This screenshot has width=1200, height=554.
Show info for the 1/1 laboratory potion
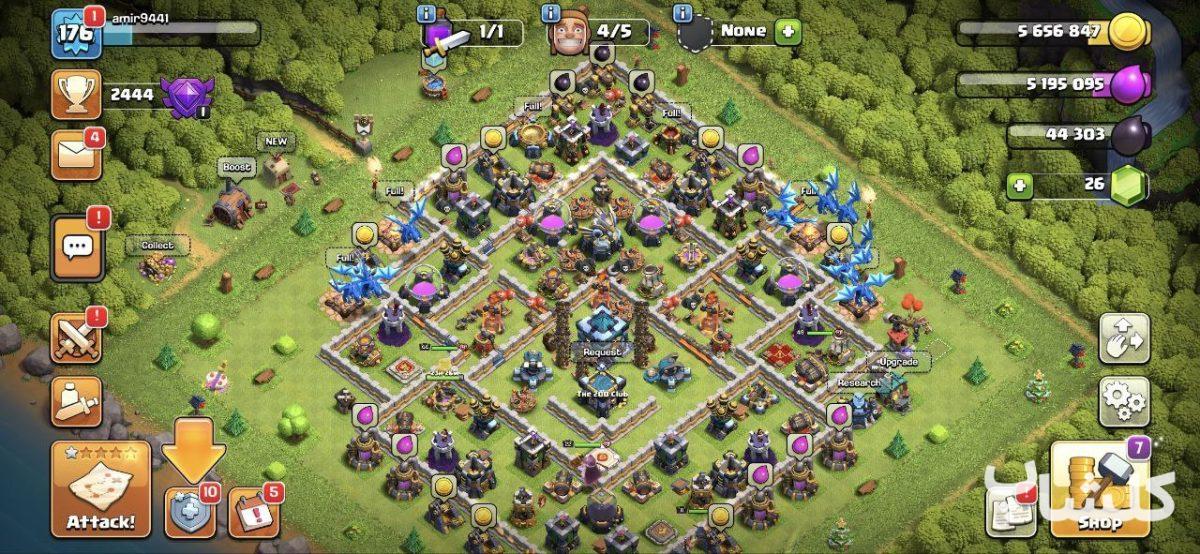tap(428, 13)
